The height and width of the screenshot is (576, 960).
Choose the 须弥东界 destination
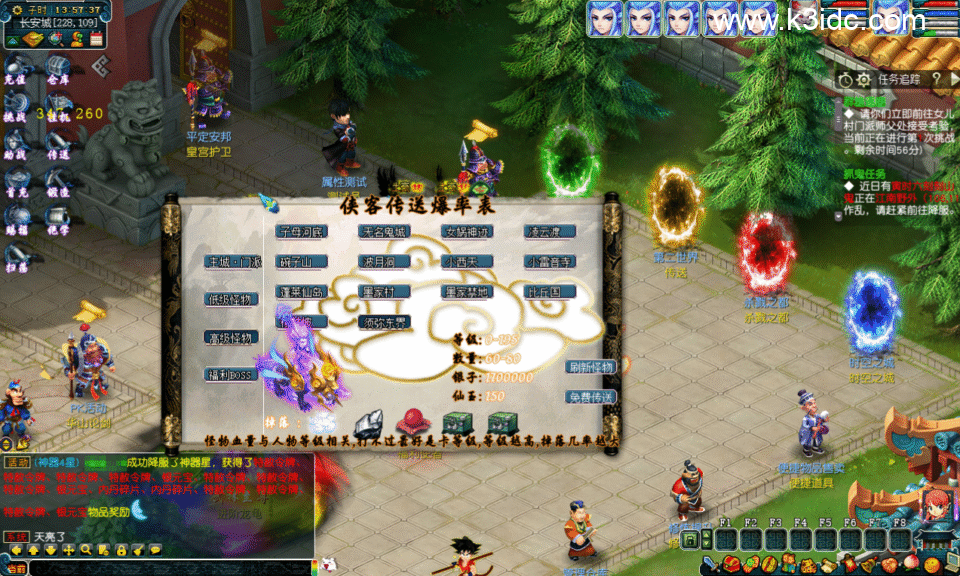click(384, 322)
